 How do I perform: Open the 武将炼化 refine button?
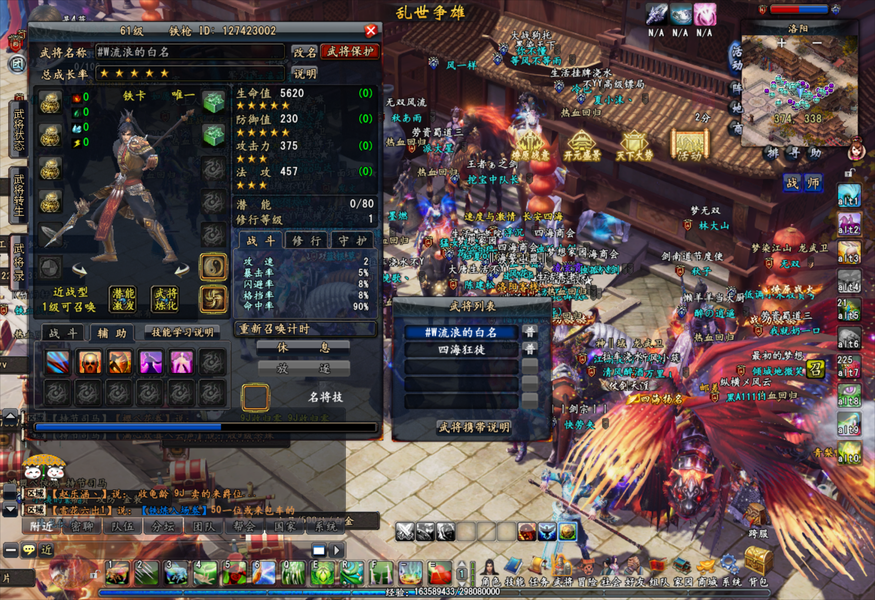click(x=164, y=299)
